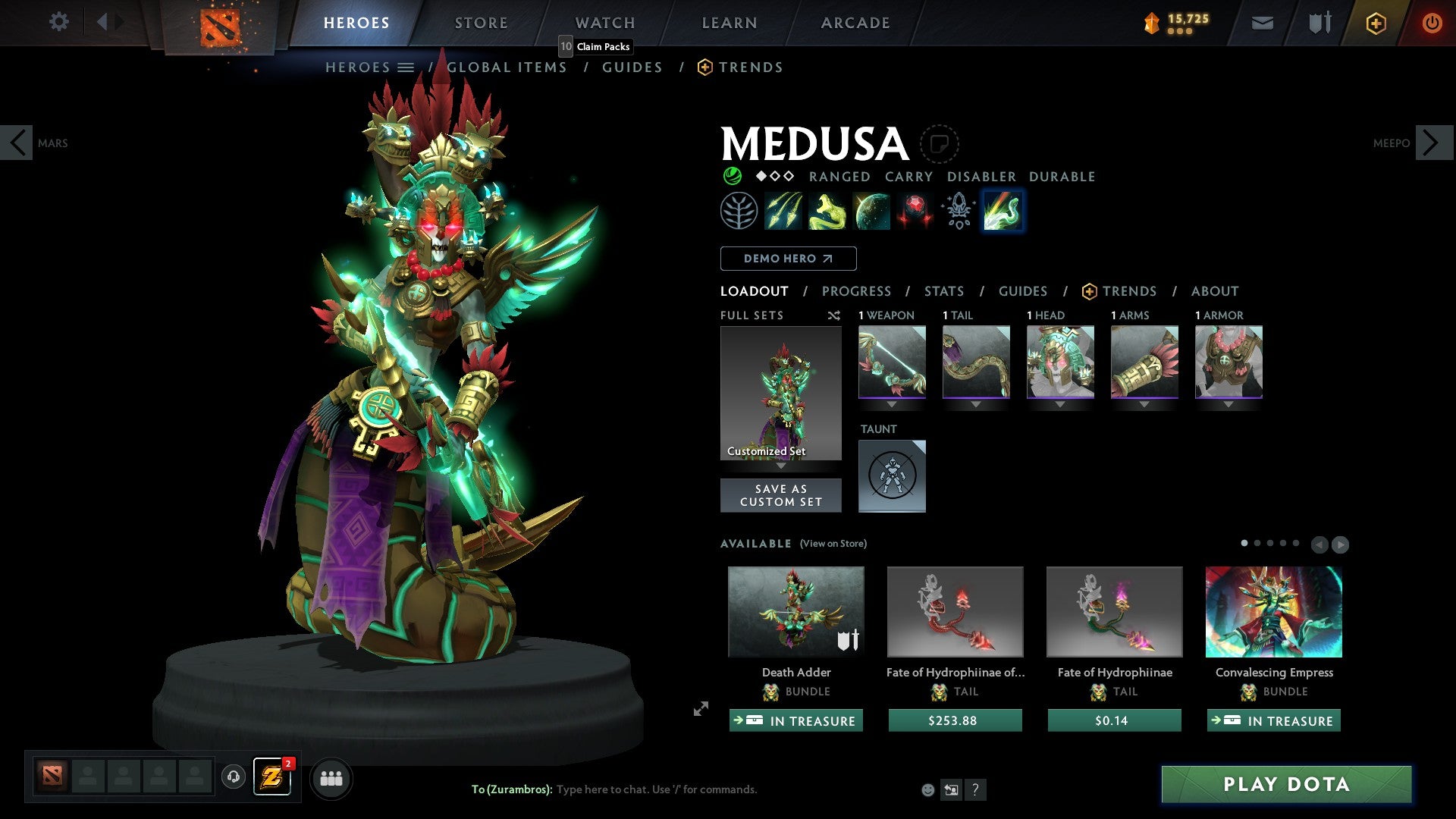Go to previous hero Mars

tap(17, 143)
